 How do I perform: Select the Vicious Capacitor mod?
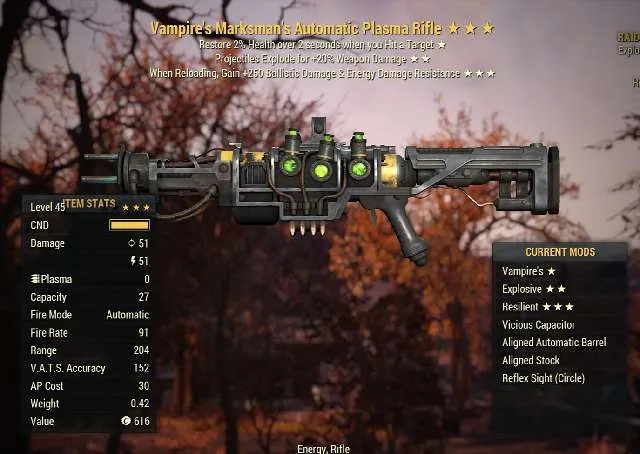pyautogui.click(x=541, y=325)
